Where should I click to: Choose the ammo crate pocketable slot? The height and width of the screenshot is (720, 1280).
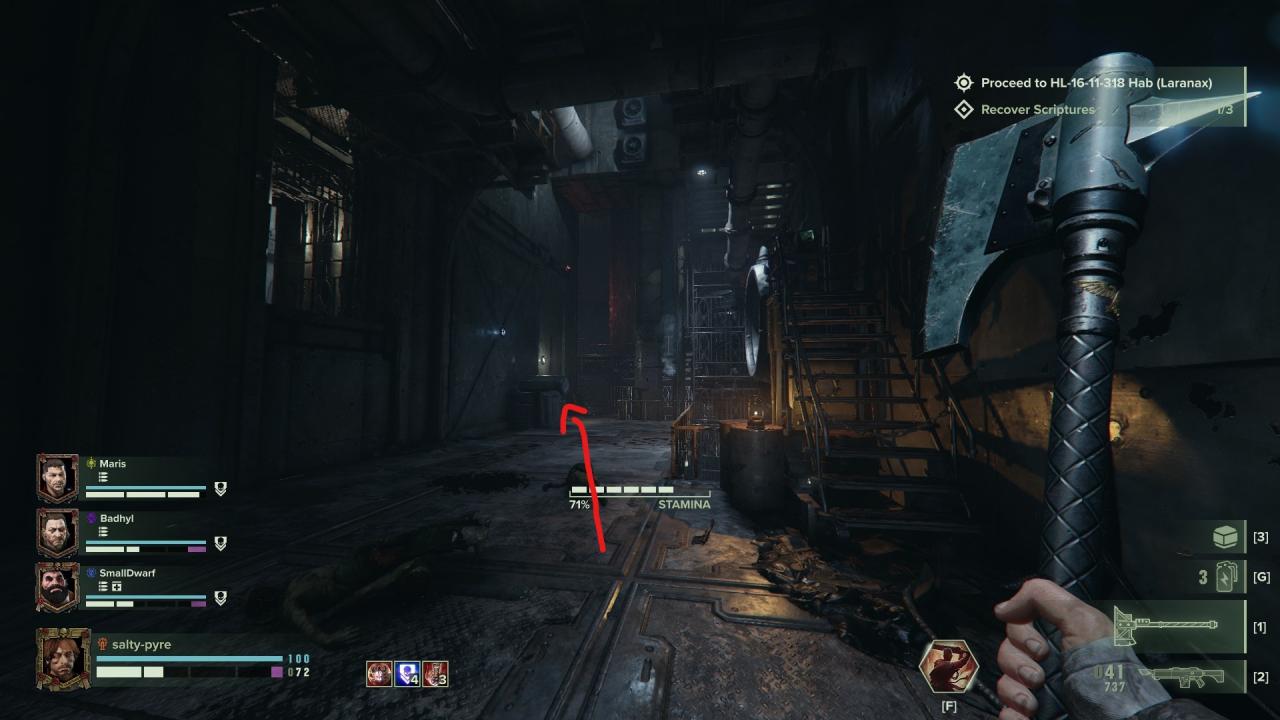tap(1226, 537)
